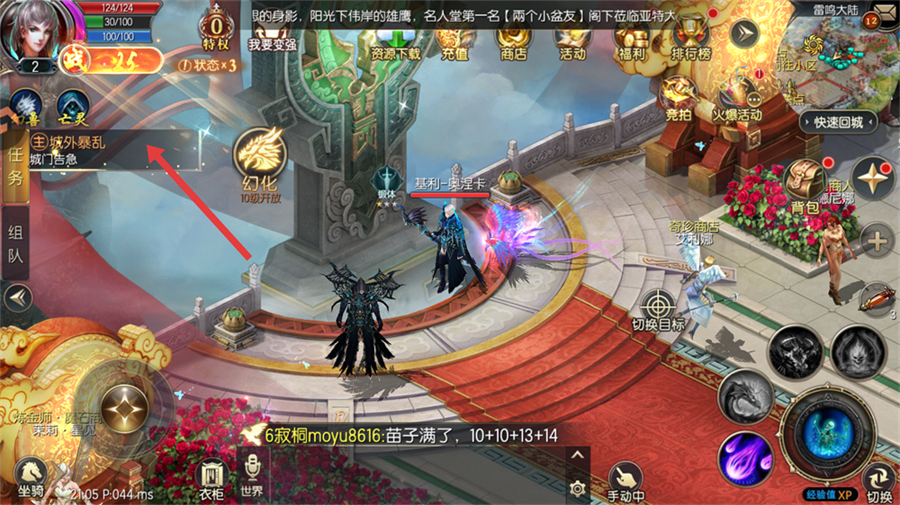Open the 充值 recharge menu
The height and width of the screenshot is (505, 900).
pos(454,43)
